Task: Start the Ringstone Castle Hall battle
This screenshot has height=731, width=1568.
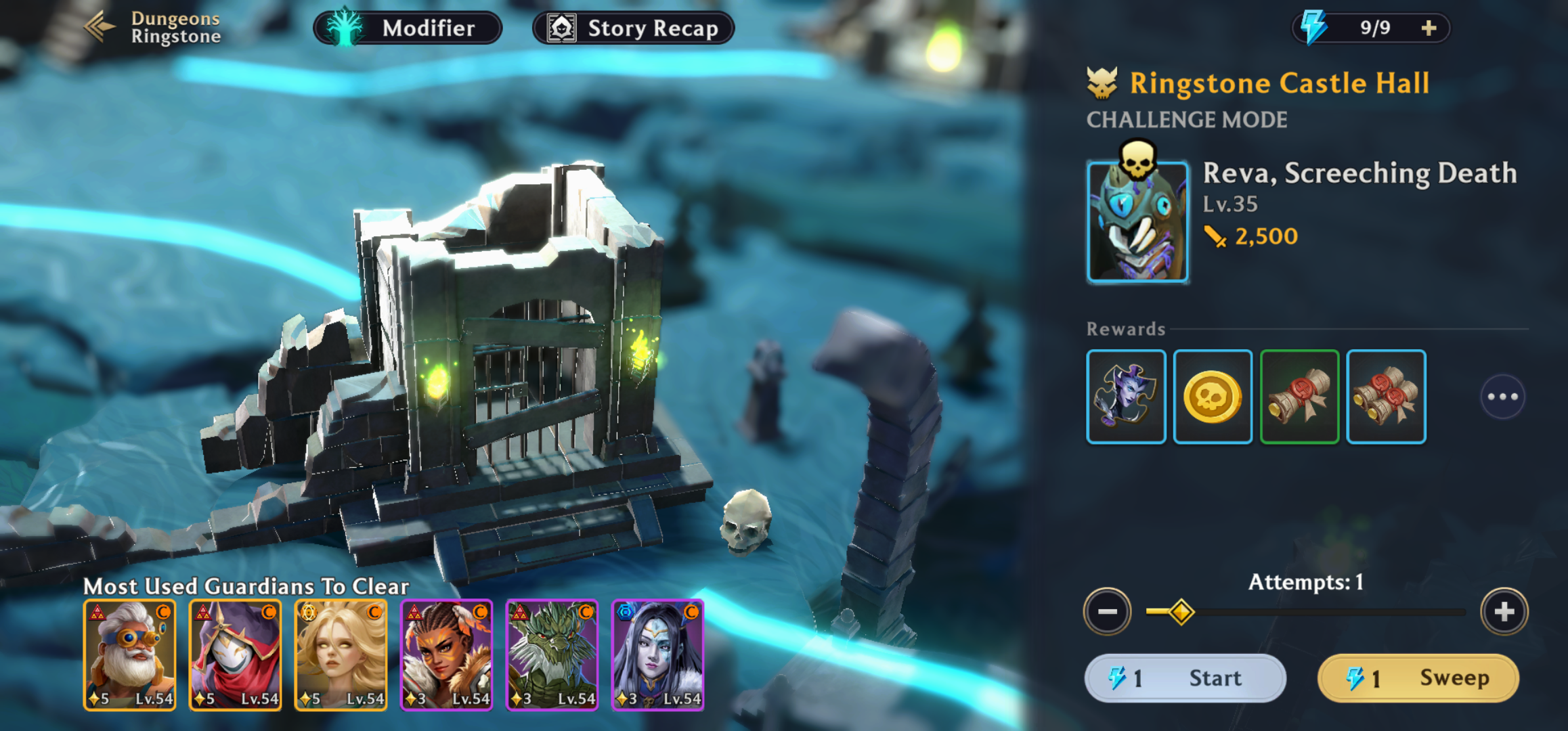Action: point(1185,678)
